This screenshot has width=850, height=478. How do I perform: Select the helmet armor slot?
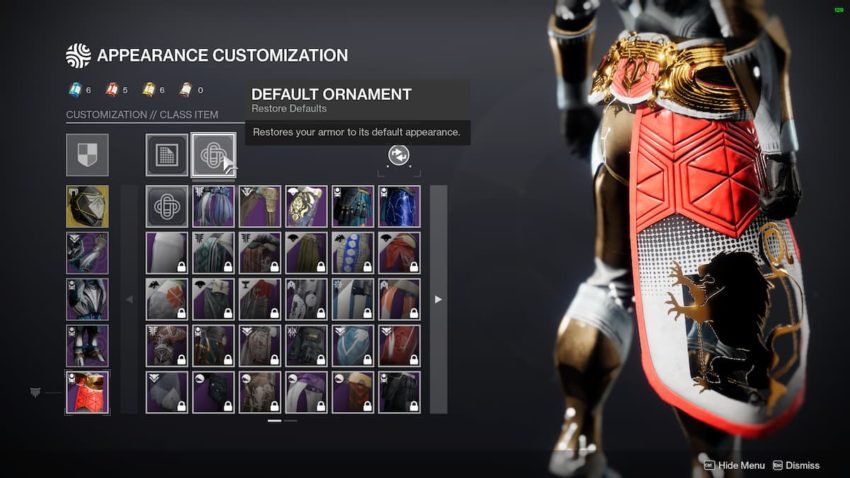point(87,206)
